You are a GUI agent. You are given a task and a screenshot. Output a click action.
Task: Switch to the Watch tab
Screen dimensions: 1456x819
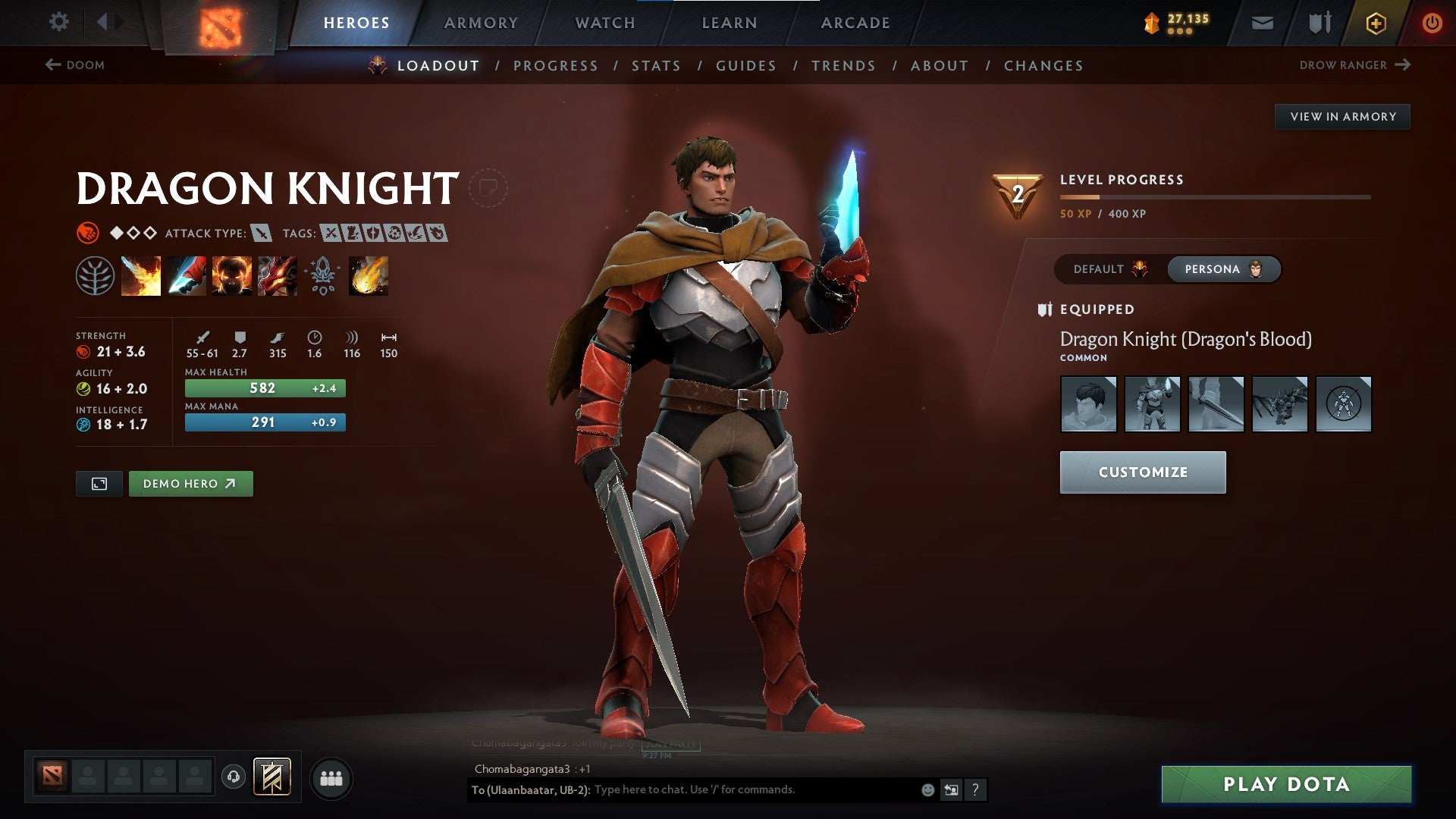point(605,23)
